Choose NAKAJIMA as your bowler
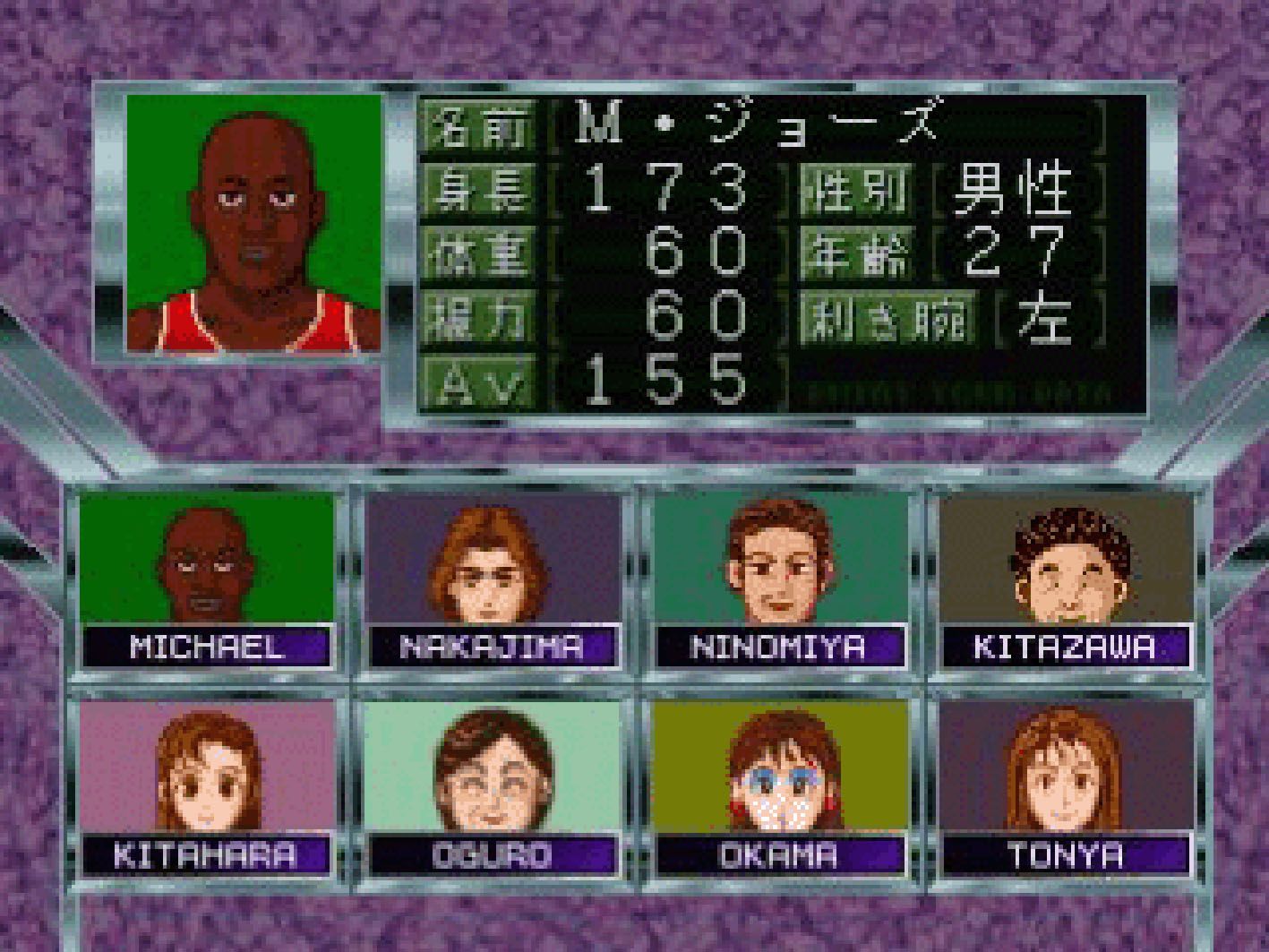Viewport: 1269px width, 952px height. tap(493, 580)
